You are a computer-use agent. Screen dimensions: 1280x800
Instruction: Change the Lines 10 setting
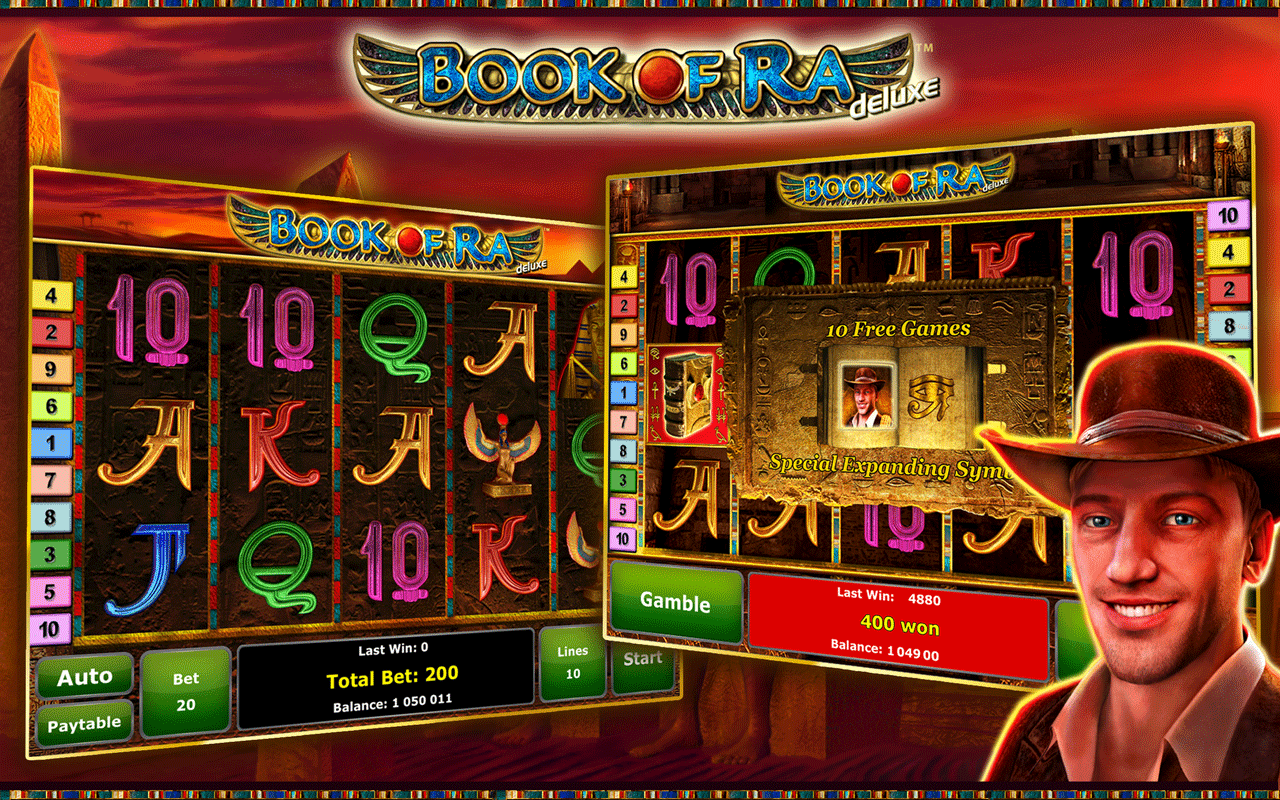tap(573, 662)
